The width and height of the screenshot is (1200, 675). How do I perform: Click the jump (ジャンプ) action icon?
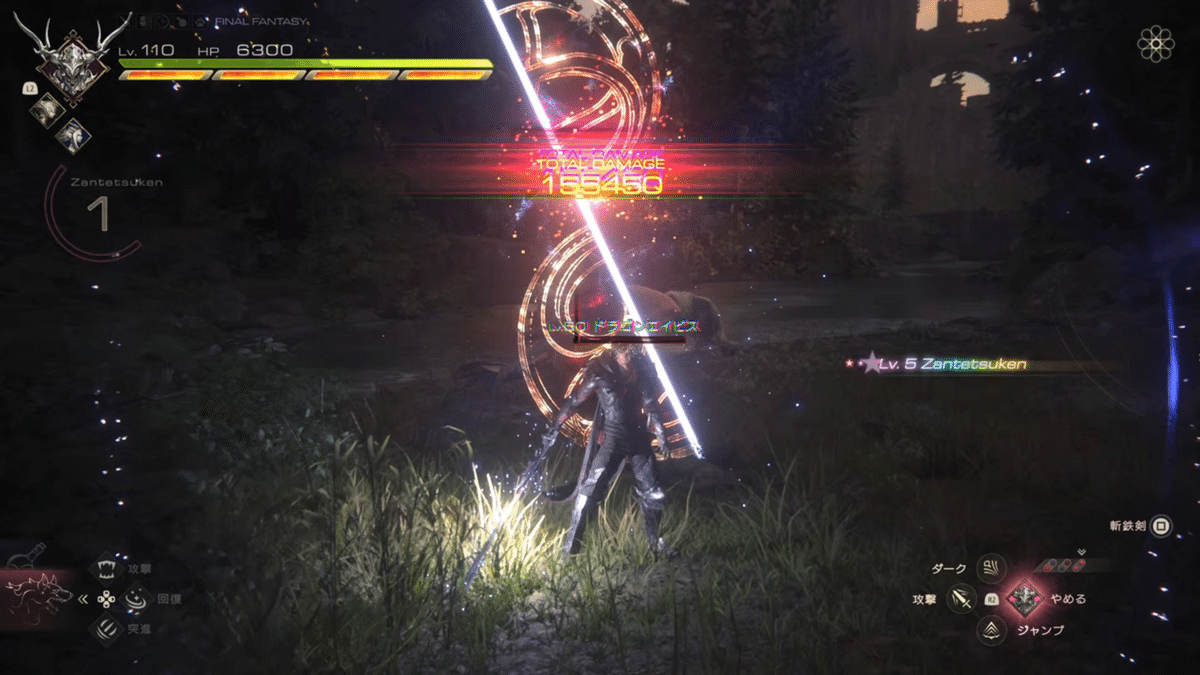pos(991,630)
